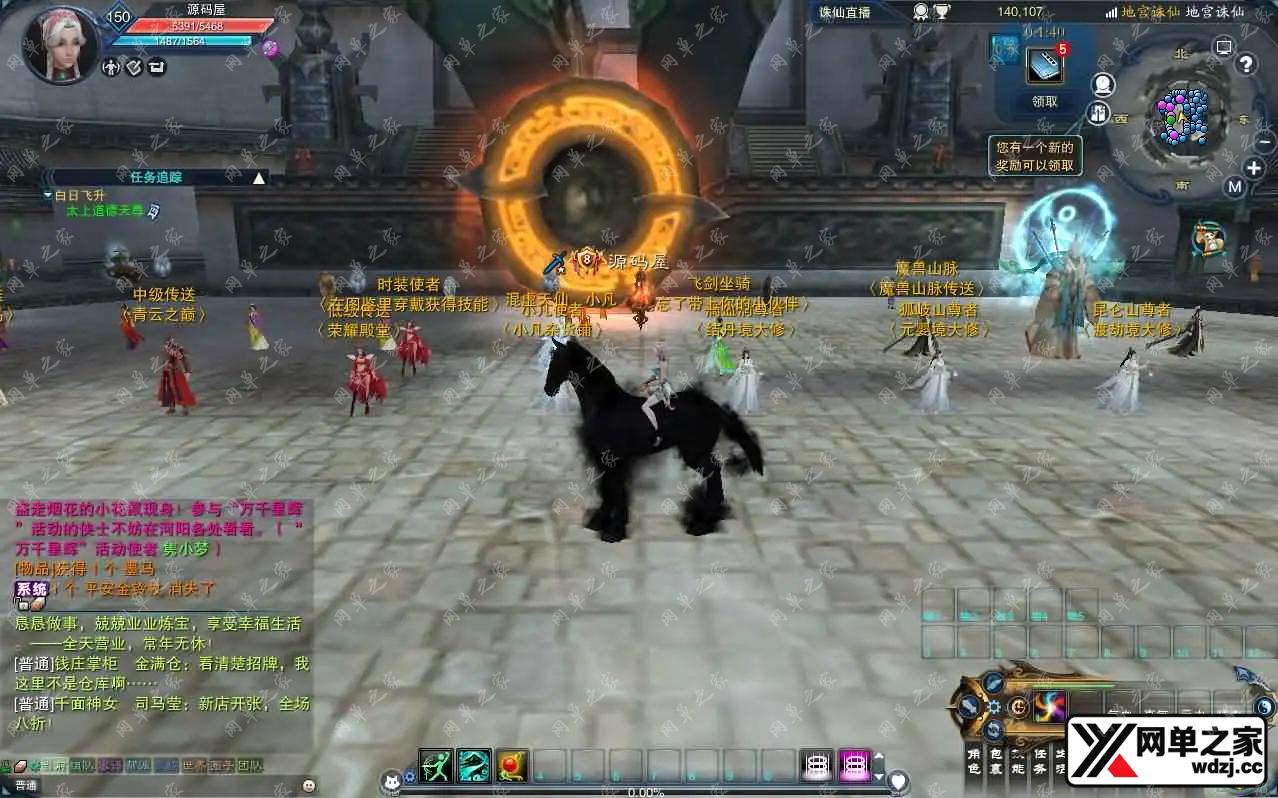Zoom in the minimap with plus button
The image size is (1278, 798).
[x=1254, y=167]
